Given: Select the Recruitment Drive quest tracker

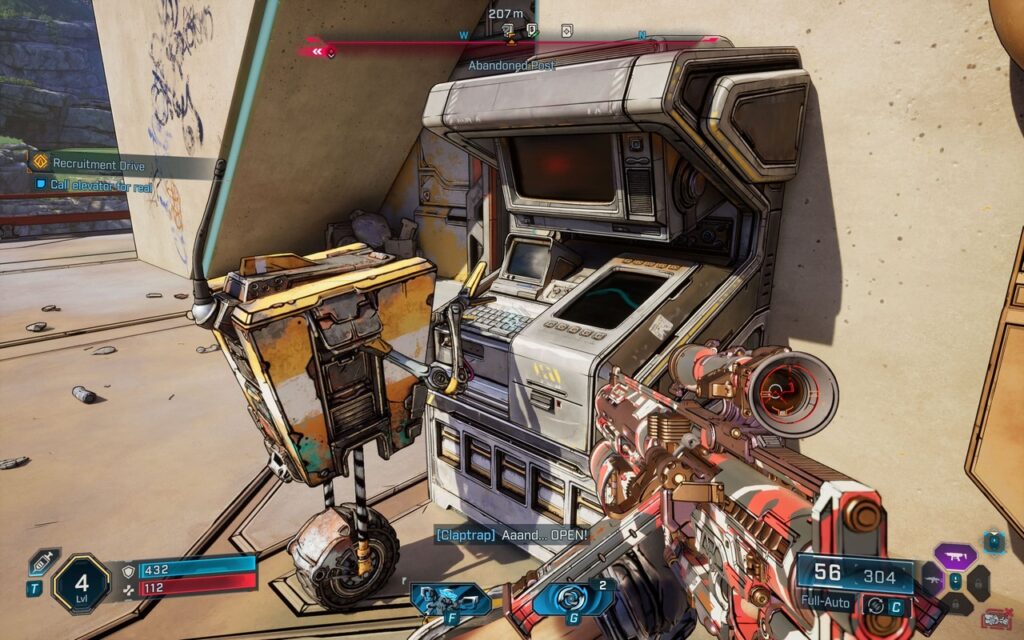Looking at the screenshot, I should point(98,163).
